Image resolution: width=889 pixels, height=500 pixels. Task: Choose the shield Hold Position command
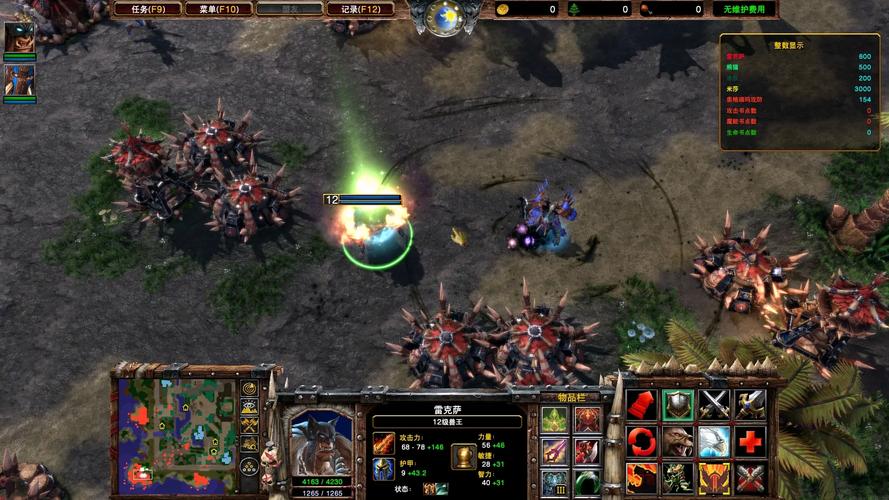[x=677, y=405]
